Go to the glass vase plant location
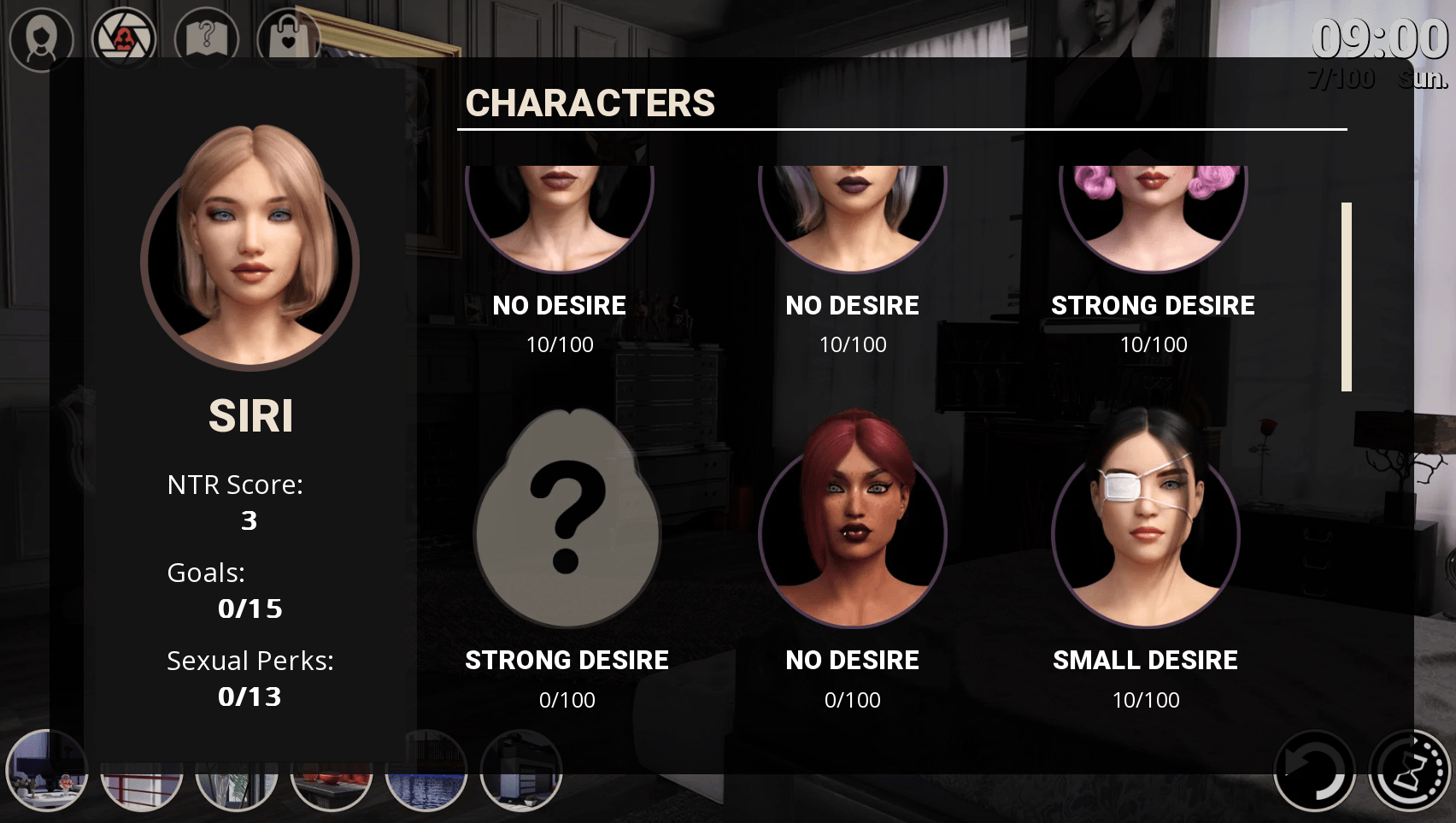This screenshot has width=1456, height=823. point(237,791)
